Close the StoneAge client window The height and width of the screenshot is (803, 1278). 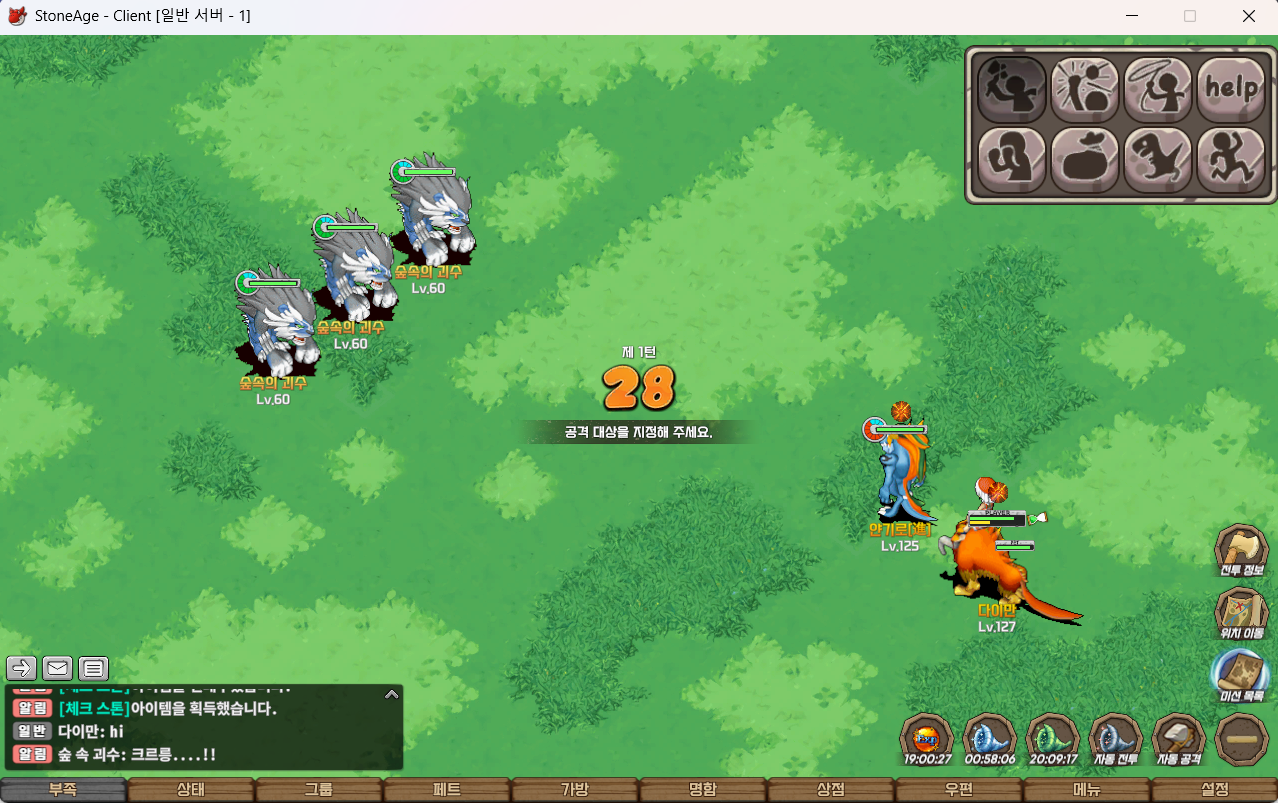1249,16
